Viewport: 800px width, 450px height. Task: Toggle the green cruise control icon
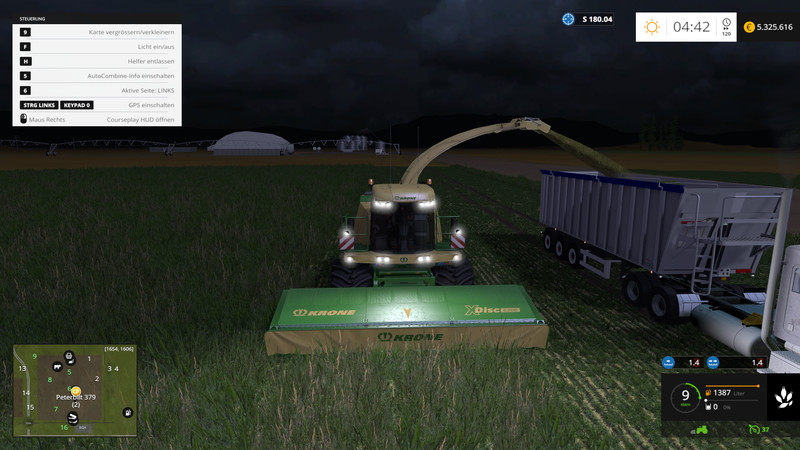pos(754,430)
